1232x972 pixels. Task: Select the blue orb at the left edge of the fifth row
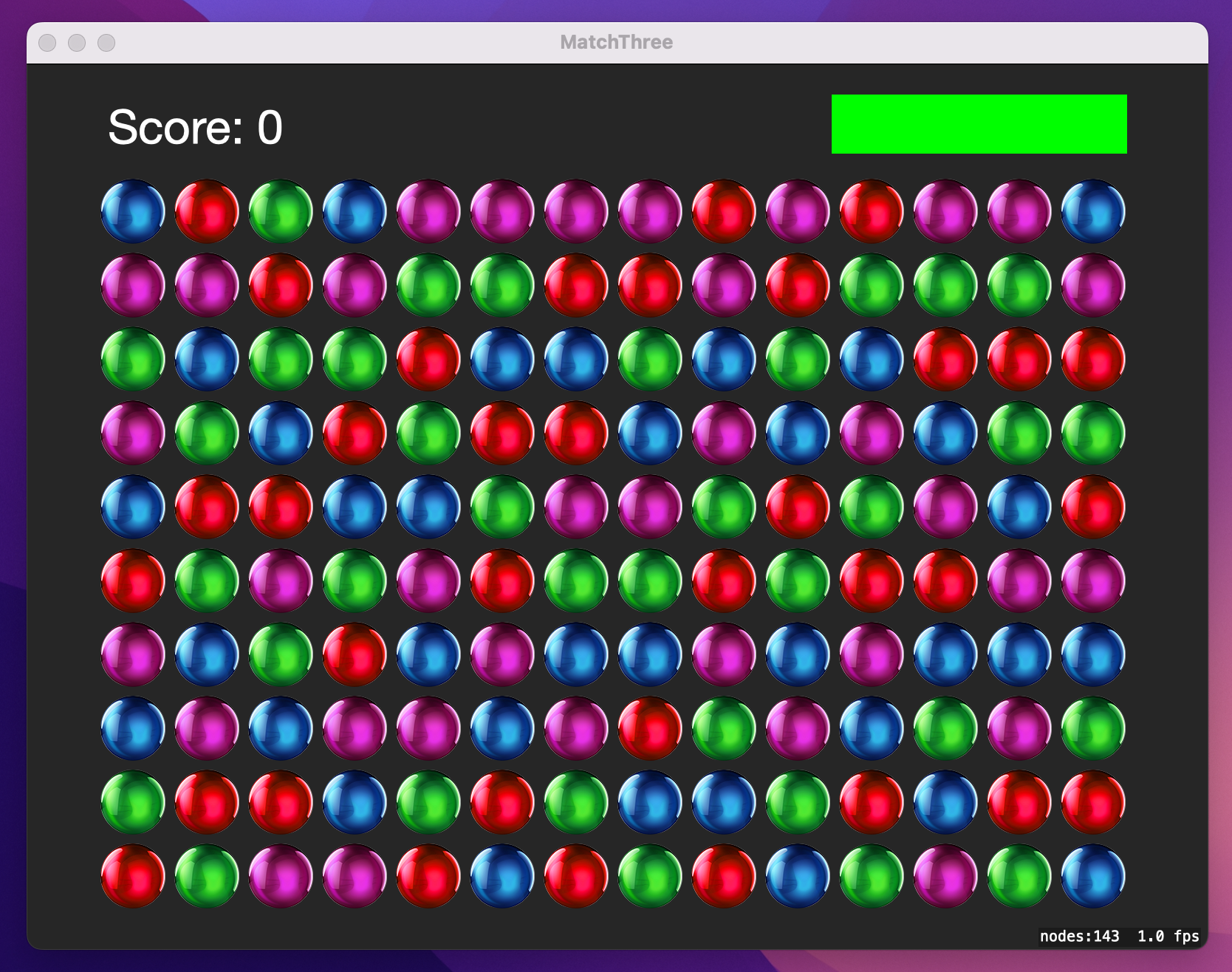click(134, 506)
